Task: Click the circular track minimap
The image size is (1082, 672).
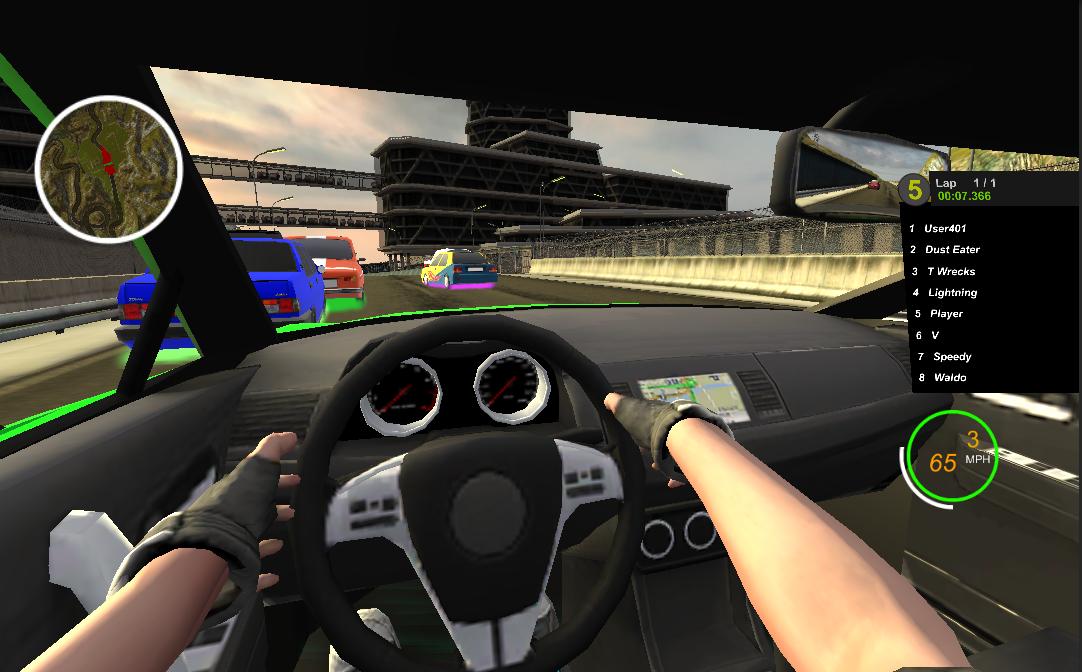Action: tap(108, 169)
